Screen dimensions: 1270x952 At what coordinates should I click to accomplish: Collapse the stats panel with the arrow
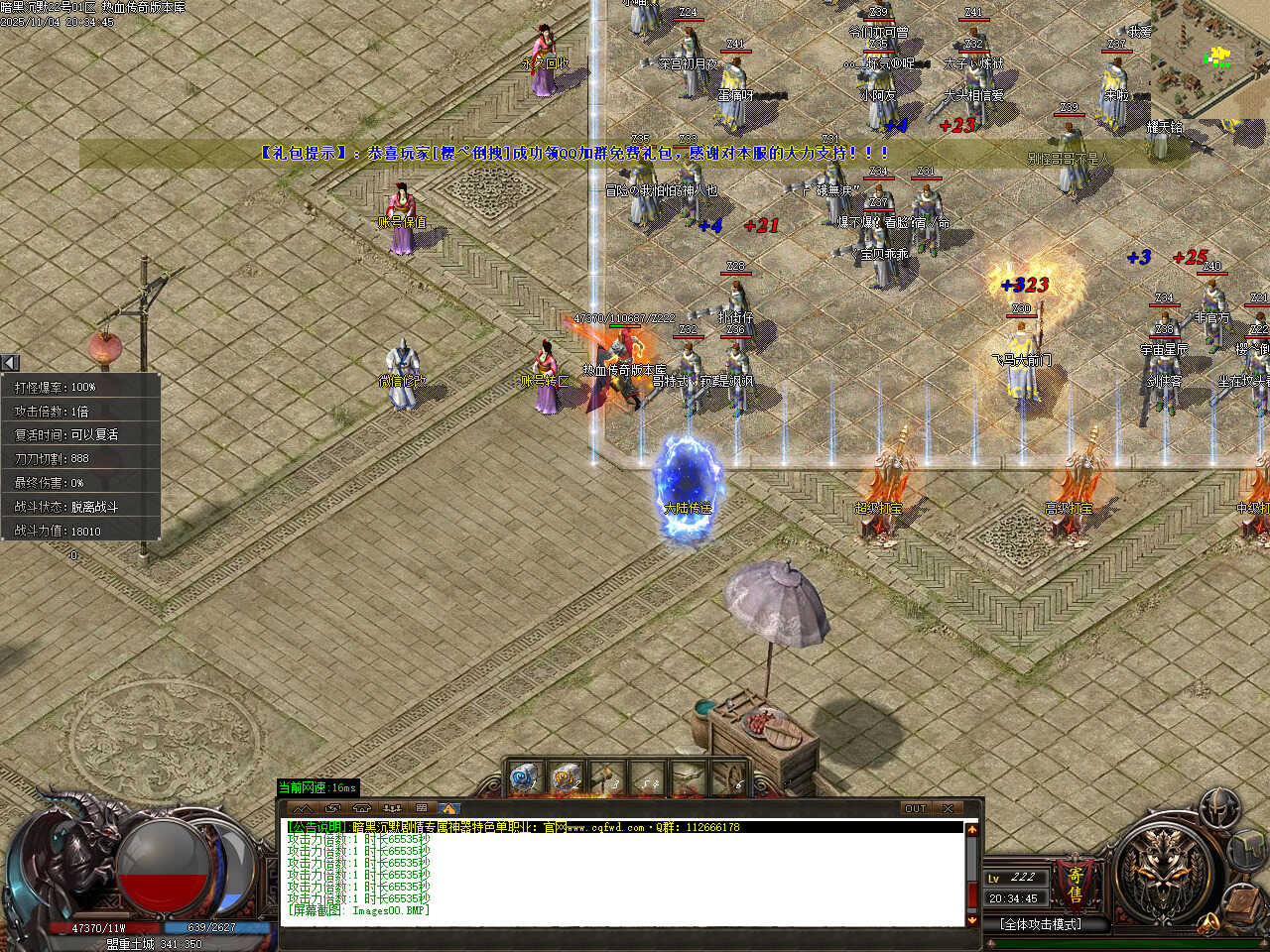pos(10,363)
